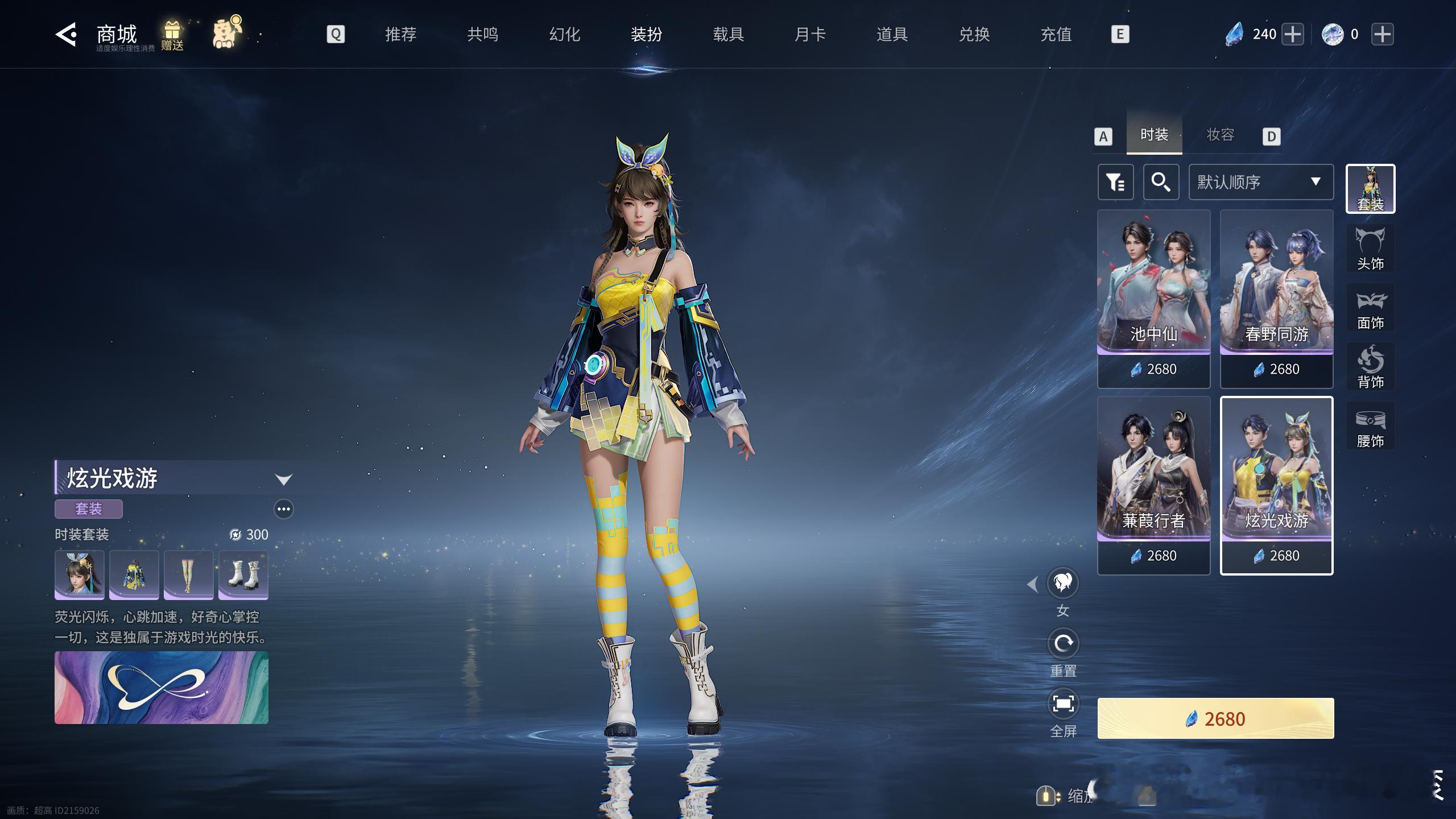This screenshot has width=1456, height=819.
Task: Select the white boots set piece
Action: click(x=243, y=574)
